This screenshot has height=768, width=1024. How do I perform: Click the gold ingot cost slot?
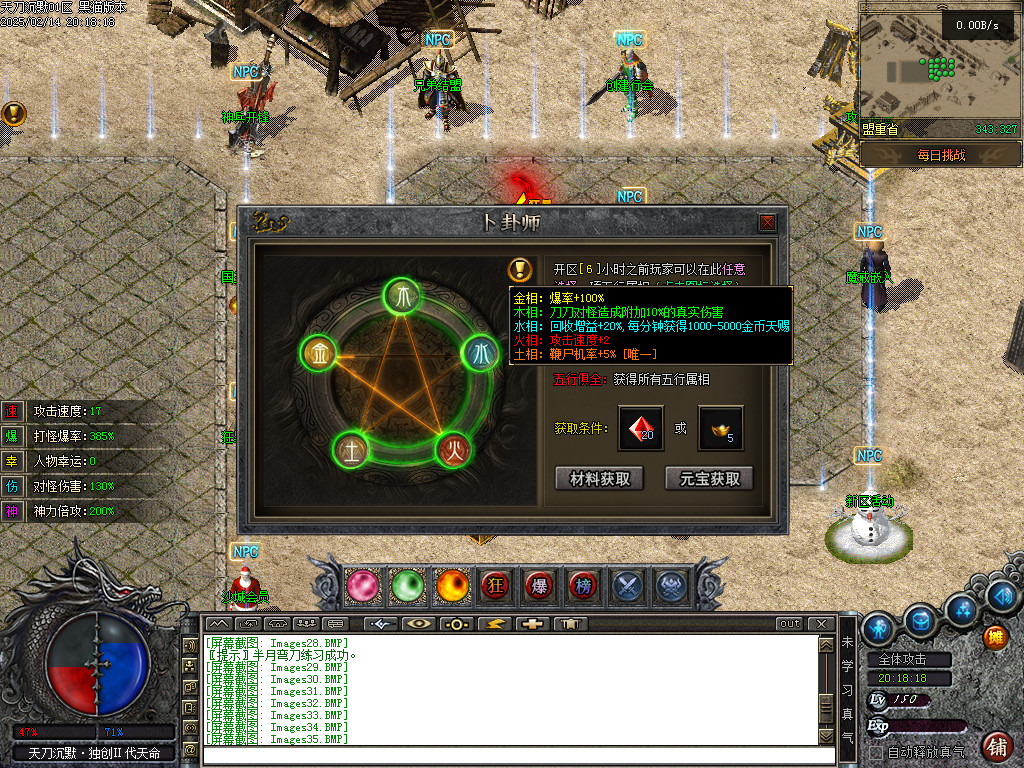tap(720, 428)
